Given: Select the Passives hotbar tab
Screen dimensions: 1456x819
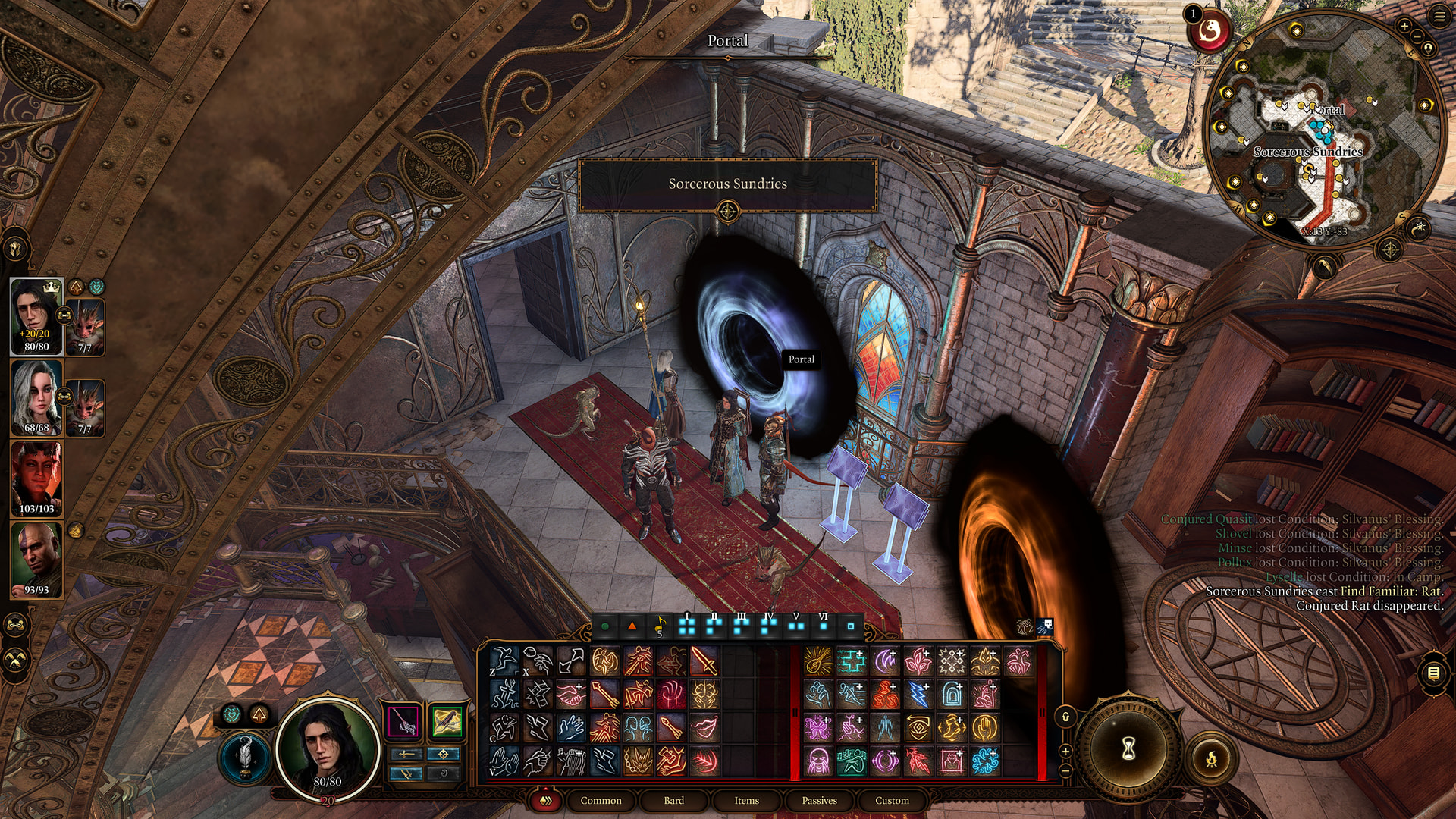Looking at the screenshot, I should 819,800.
